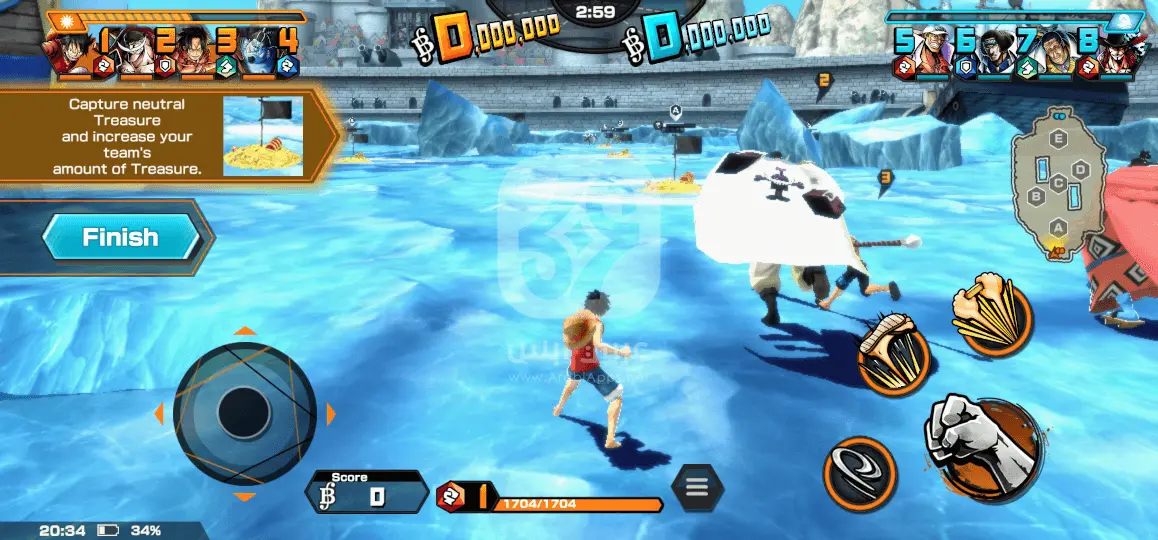The width and height of the screenshot is (1158, 540).
Task: Tap the Finish tutorial button
Action: (122, 238)
